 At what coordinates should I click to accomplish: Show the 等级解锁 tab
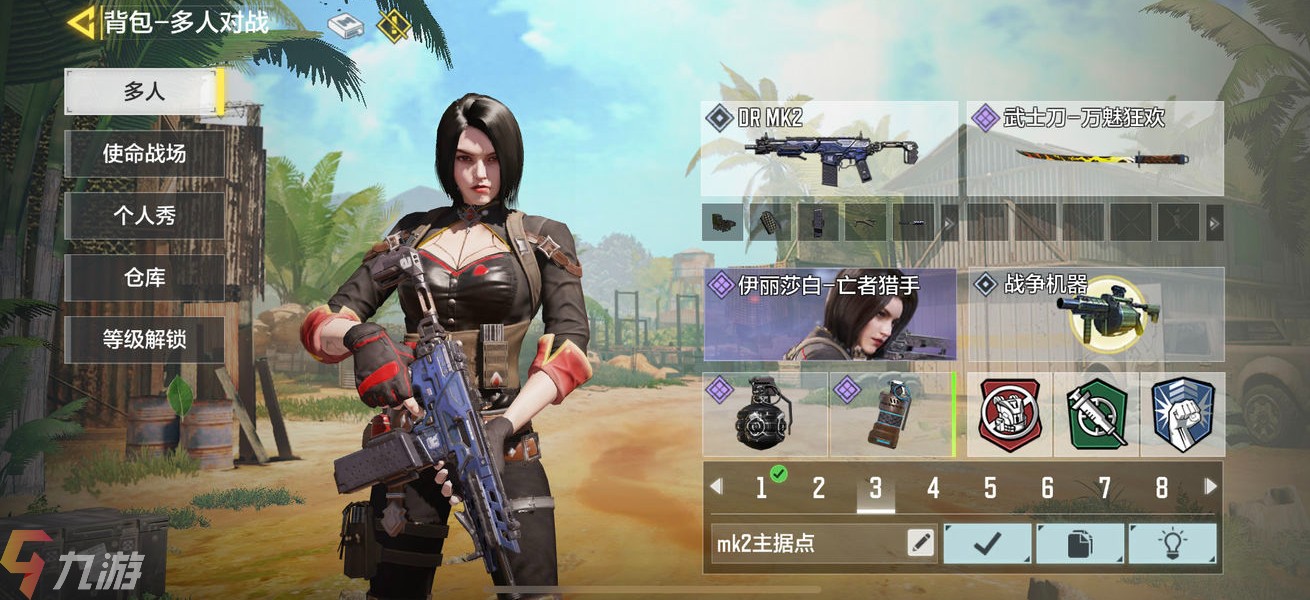tap(144, 340)
